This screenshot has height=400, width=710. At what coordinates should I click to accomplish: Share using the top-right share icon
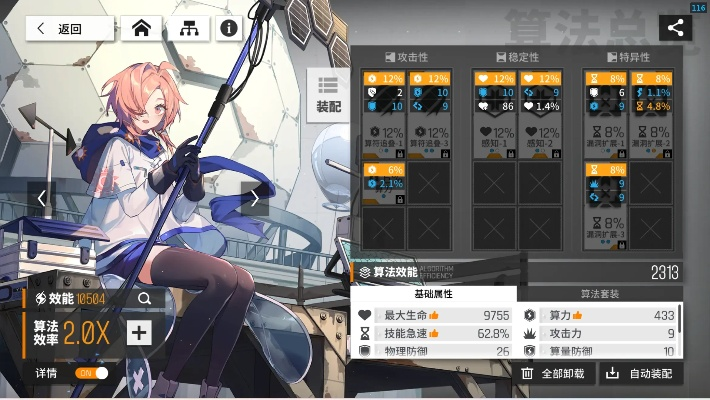675,28
